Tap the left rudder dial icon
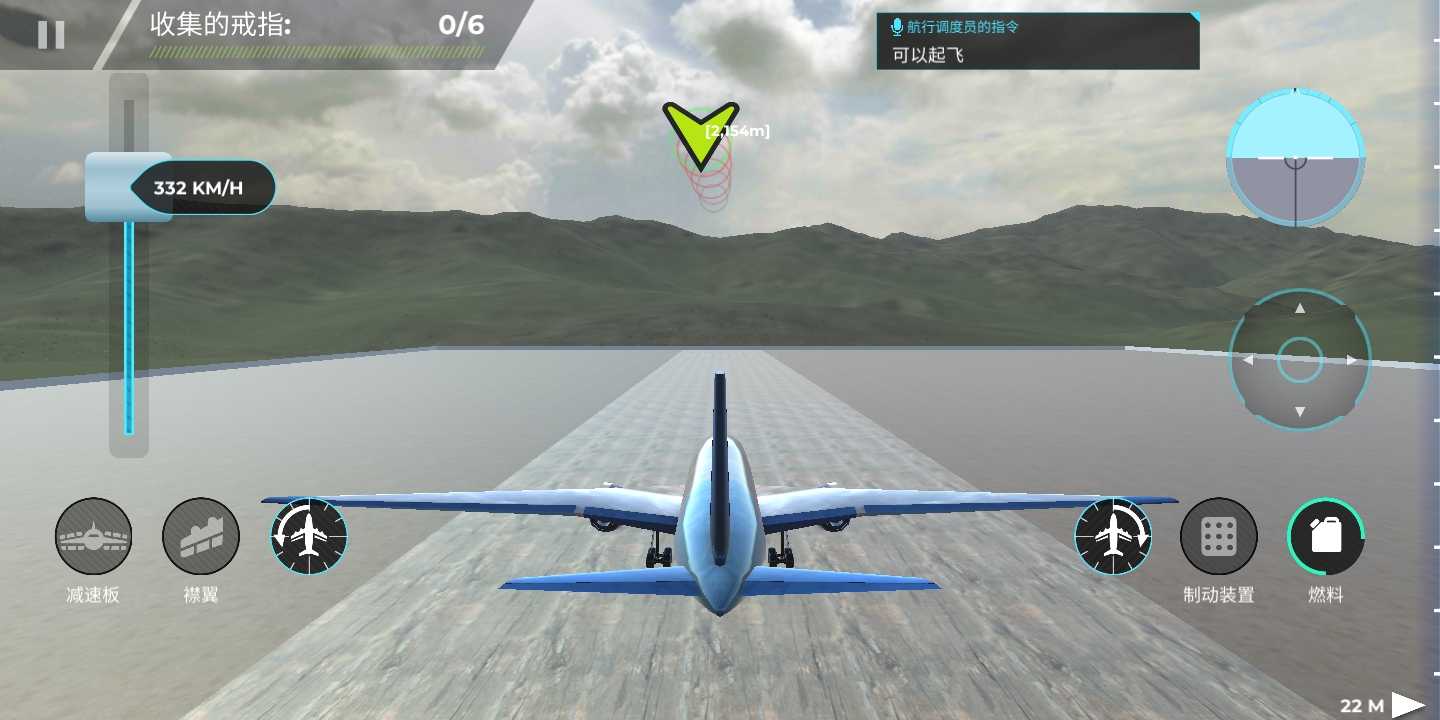This screenshot has height=720, width=1440. (x=308, y=537)
